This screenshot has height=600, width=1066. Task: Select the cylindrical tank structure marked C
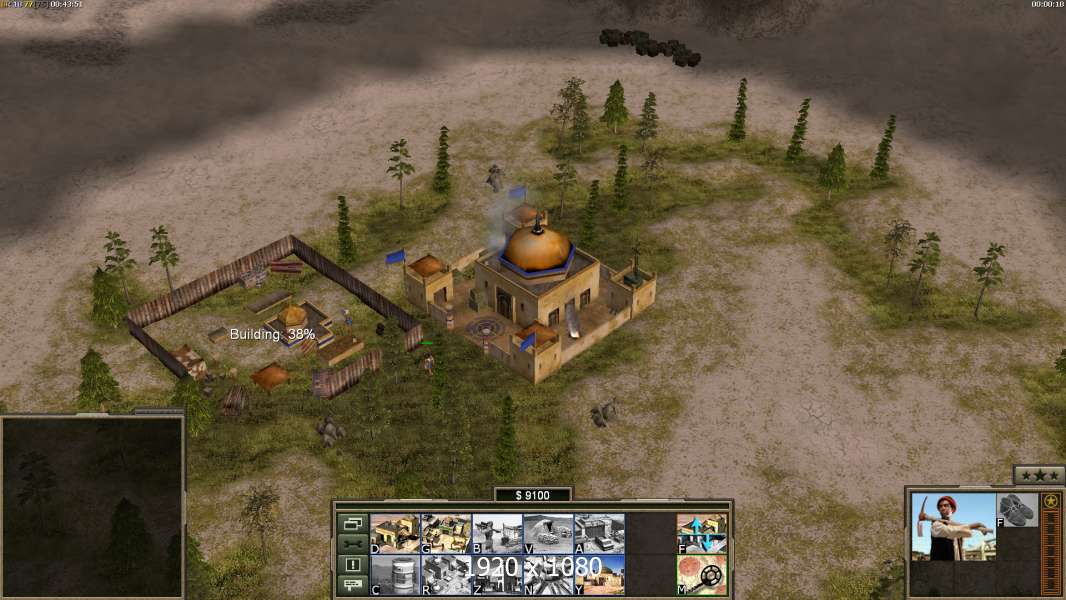click(x=395, y=574)
